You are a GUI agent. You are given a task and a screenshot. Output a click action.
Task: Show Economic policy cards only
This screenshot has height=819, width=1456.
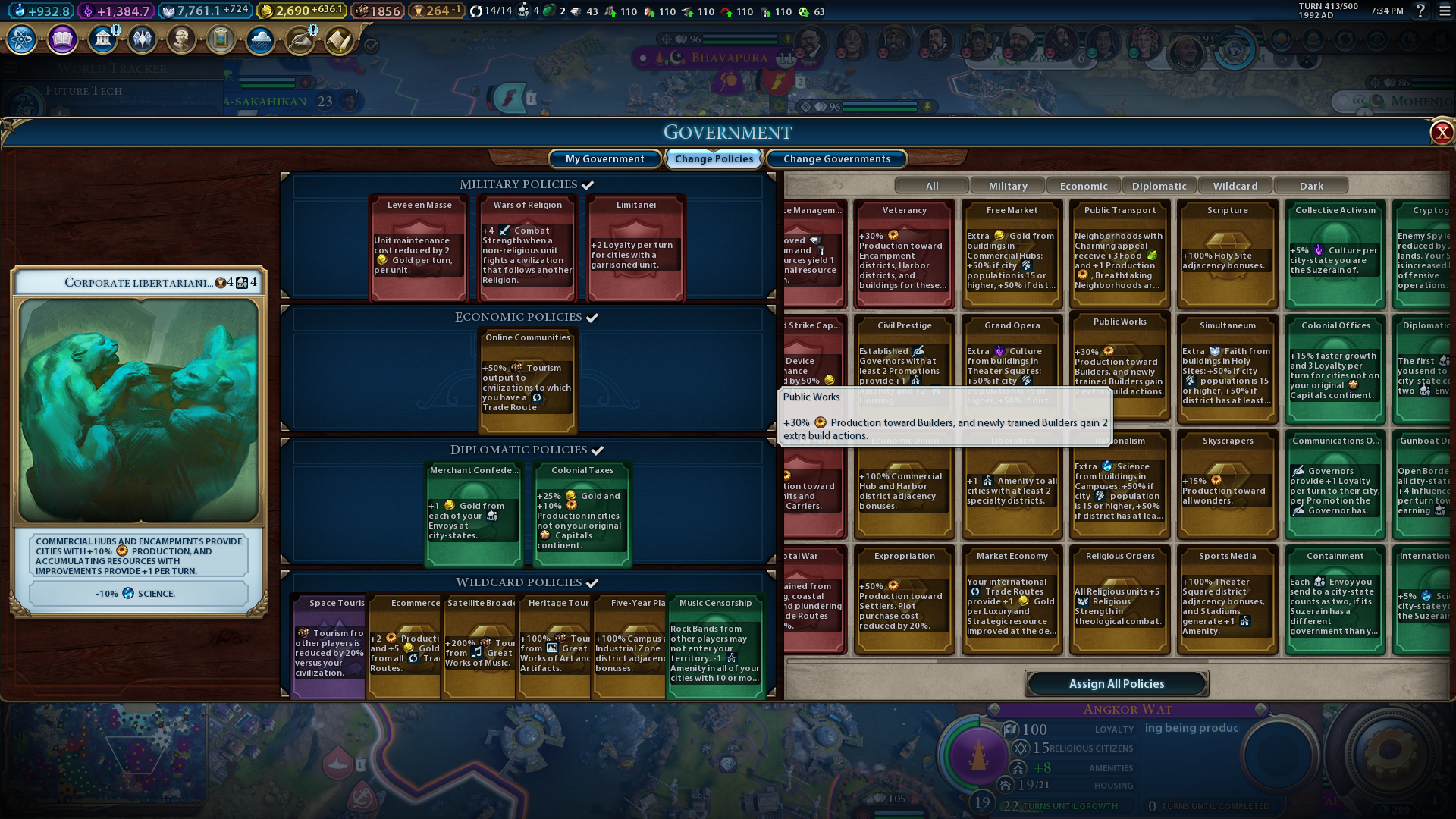pos(1084,186)
